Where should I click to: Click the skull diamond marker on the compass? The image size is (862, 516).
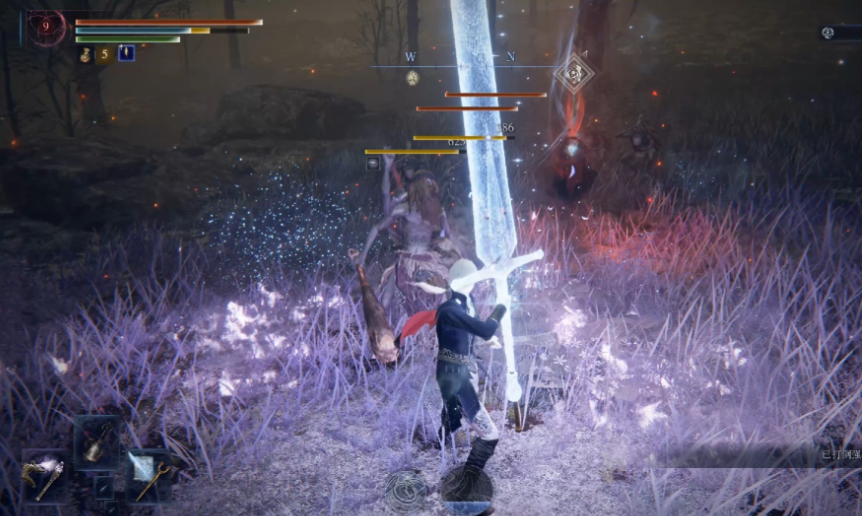(x=574, y=72)
